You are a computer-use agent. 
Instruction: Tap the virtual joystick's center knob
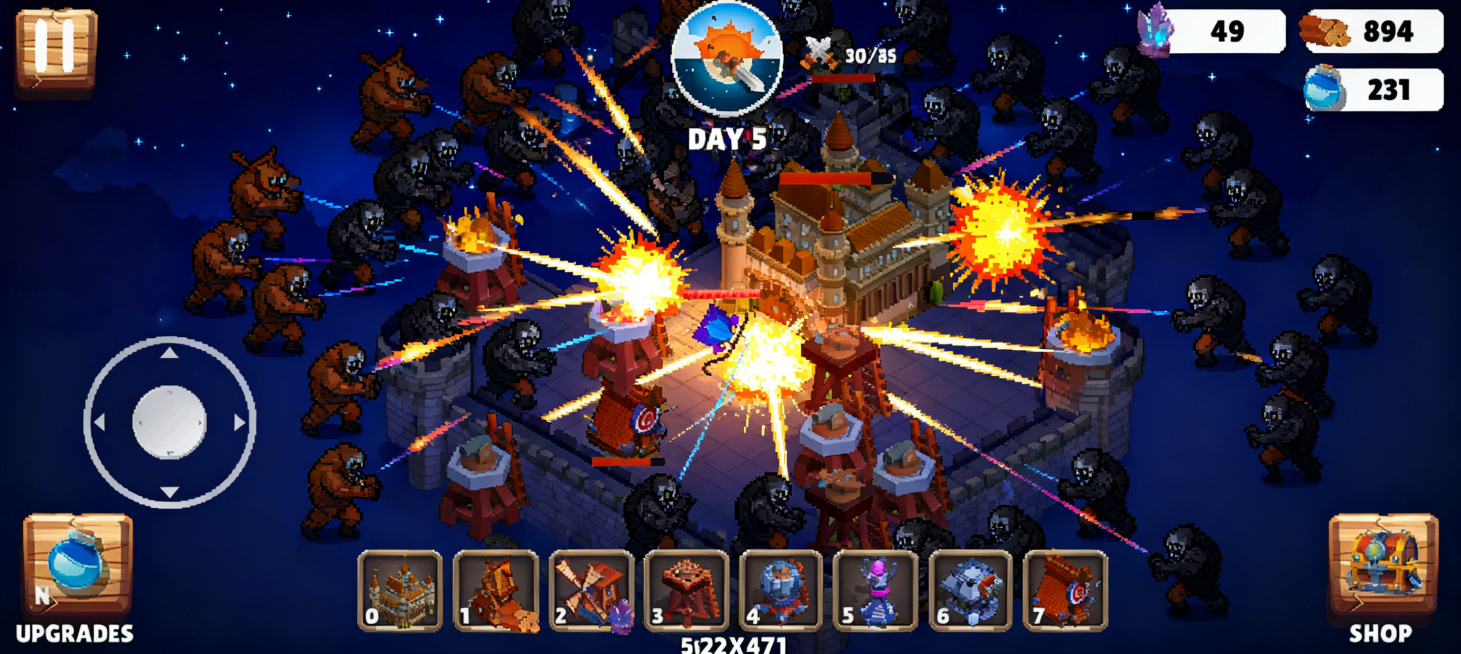pos(169,421)
